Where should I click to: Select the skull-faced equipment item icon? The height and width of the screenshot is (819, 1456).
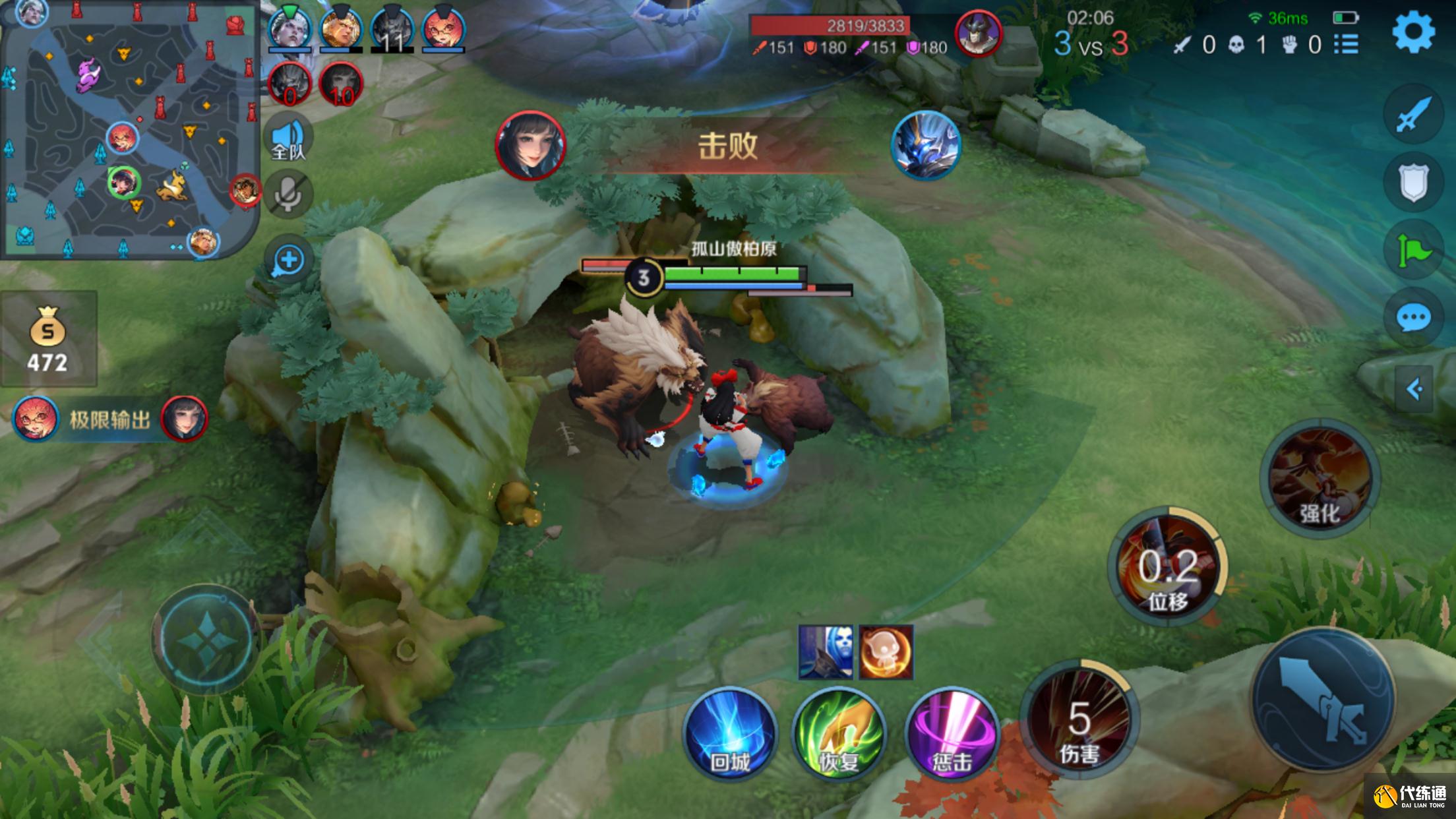[825, 652]
